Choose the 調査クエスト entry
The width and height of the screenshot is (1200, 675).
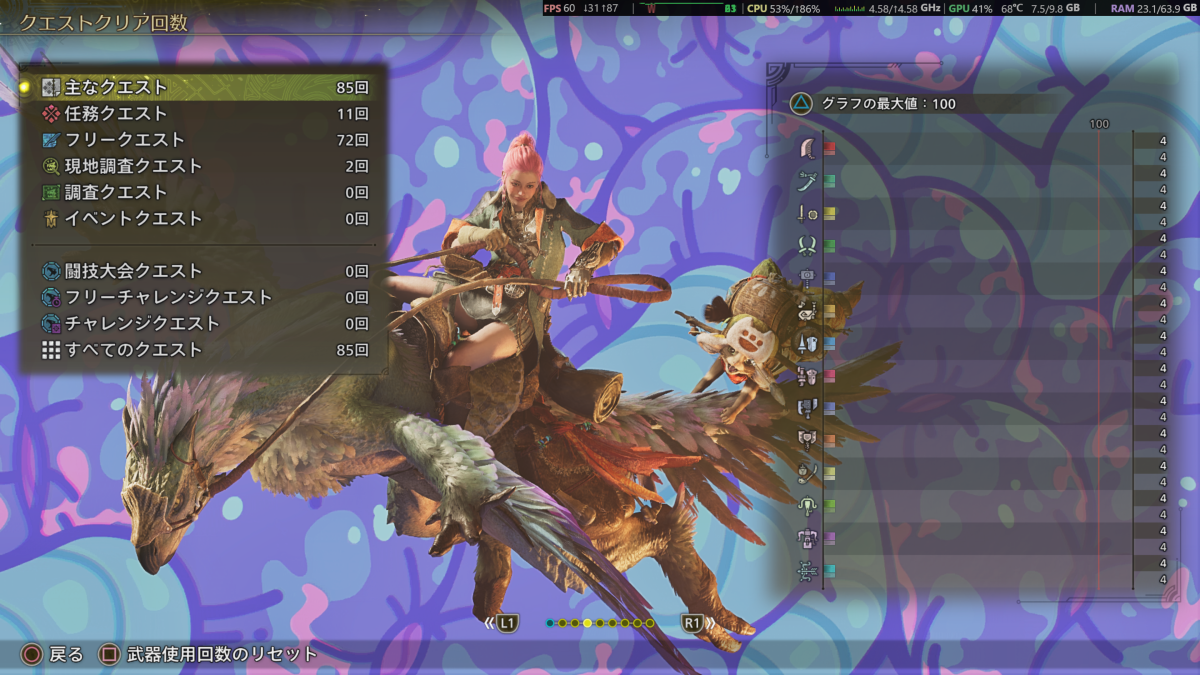pos(200,192)
